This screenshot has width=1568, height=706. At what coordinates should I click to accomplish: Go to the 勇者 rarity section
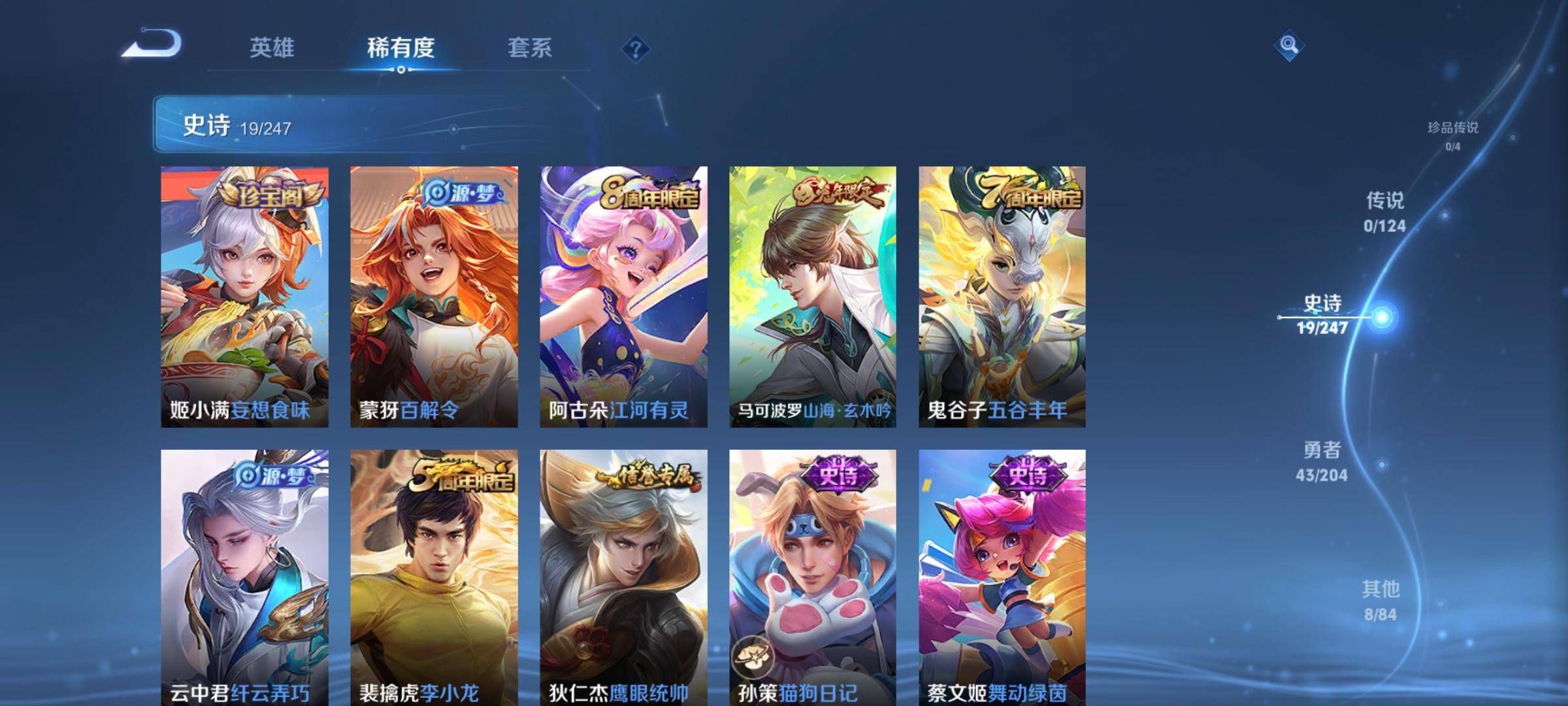[1322, 462]
